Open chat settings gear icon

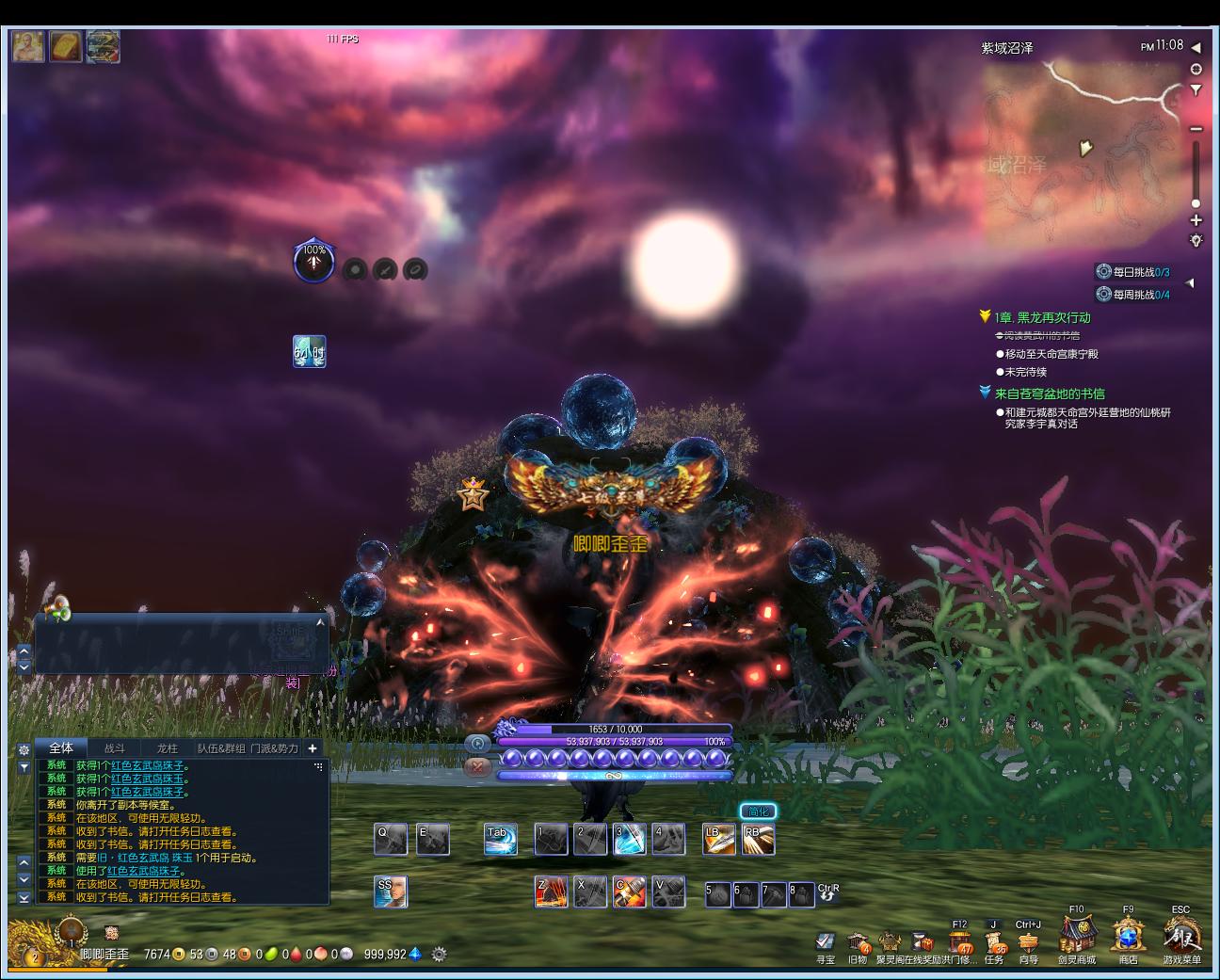pos(24,749)
